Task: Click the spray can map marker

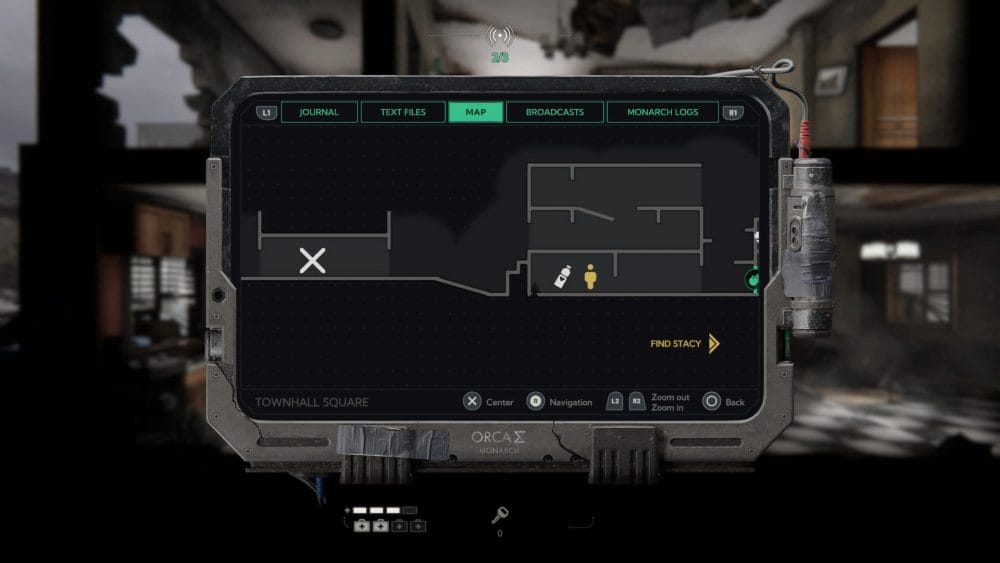Action: tap(564, 277)
